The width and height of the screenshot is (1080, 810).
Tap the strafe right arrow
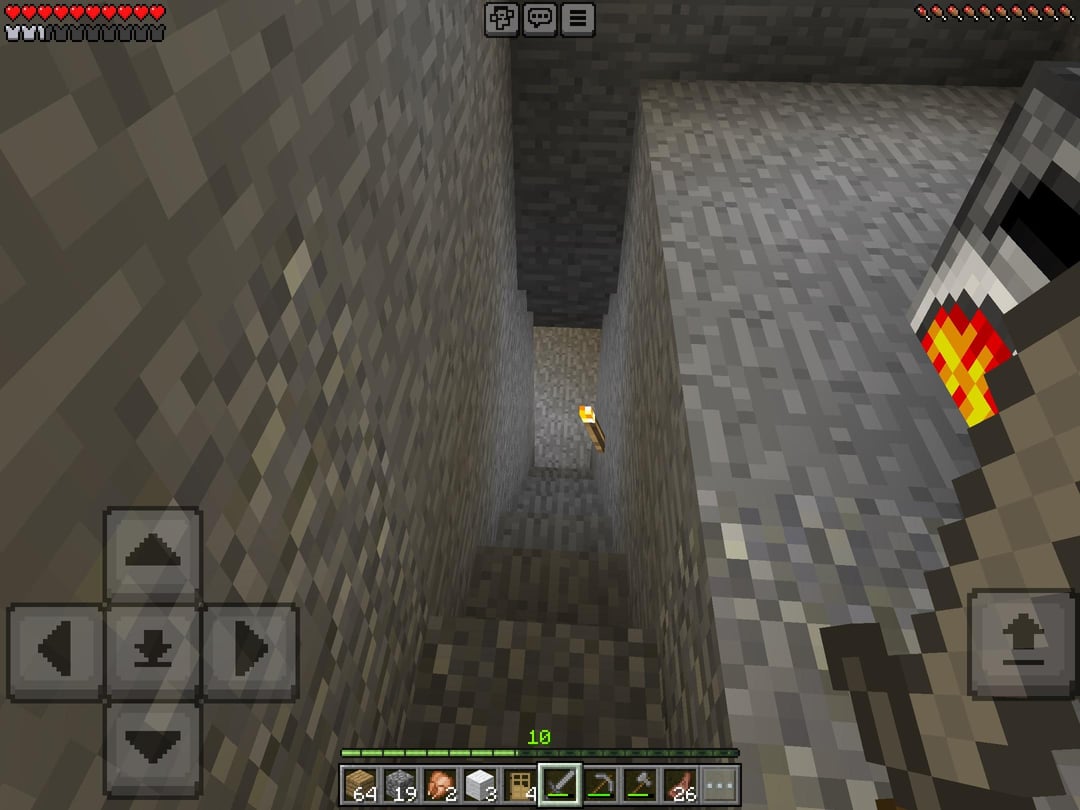click(x=250, y=651)
